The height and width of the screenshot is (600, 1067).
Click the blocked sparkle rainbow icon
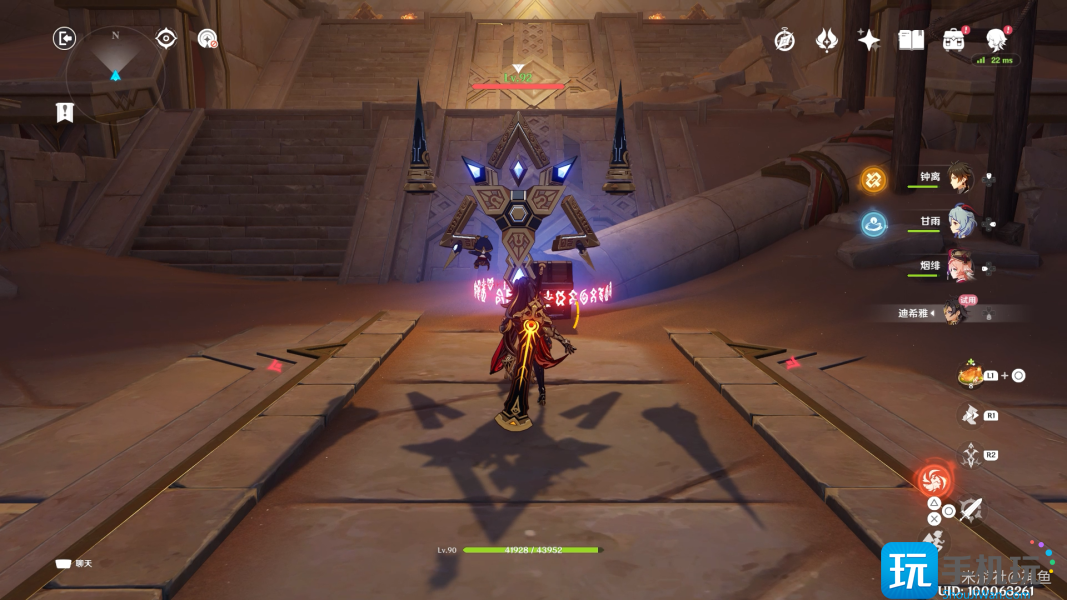click(207, 39)
